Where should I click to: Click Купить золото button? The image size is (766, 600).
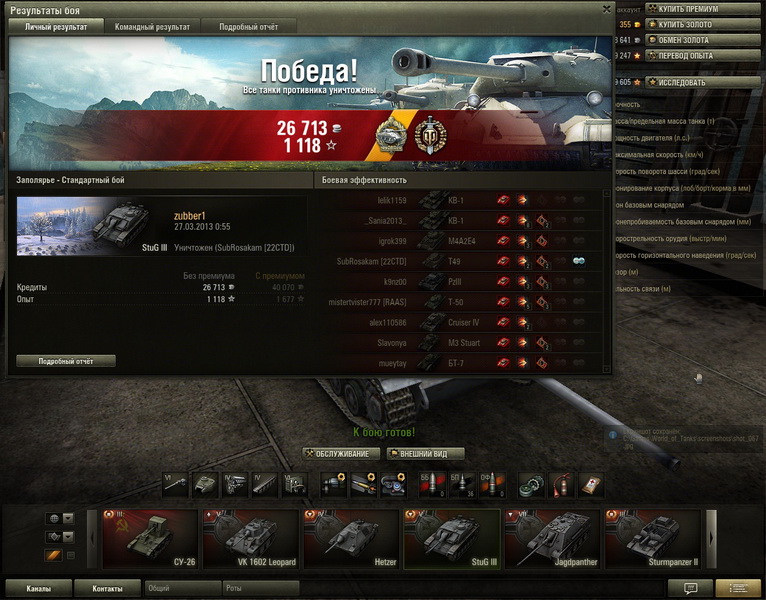703,24
